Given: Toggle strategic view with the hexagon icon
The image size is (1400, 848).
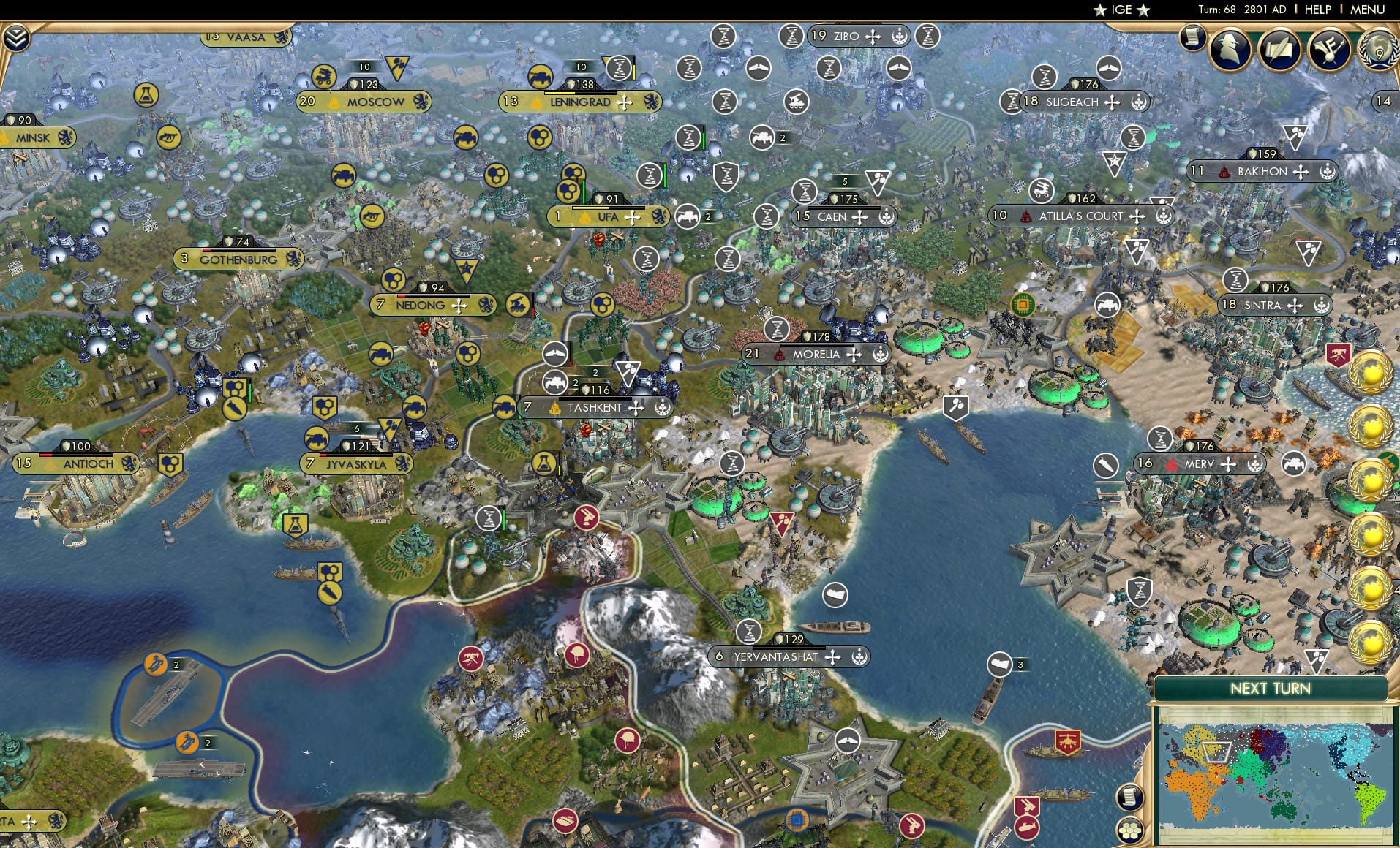Looking at the screenshot, I should (x=1130, y=831).
